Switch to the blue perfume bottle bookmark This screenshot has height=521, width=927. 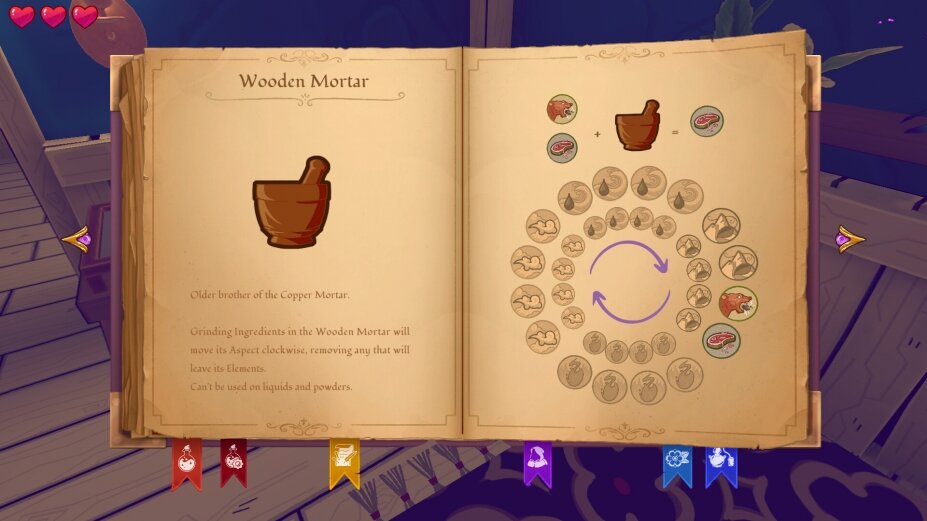click(x=720, y=462)
